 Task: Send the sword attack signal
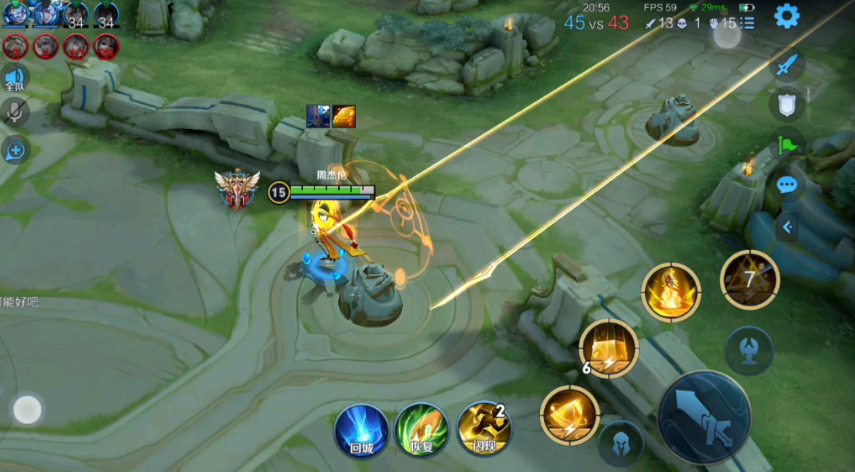(x=788, y=65)
